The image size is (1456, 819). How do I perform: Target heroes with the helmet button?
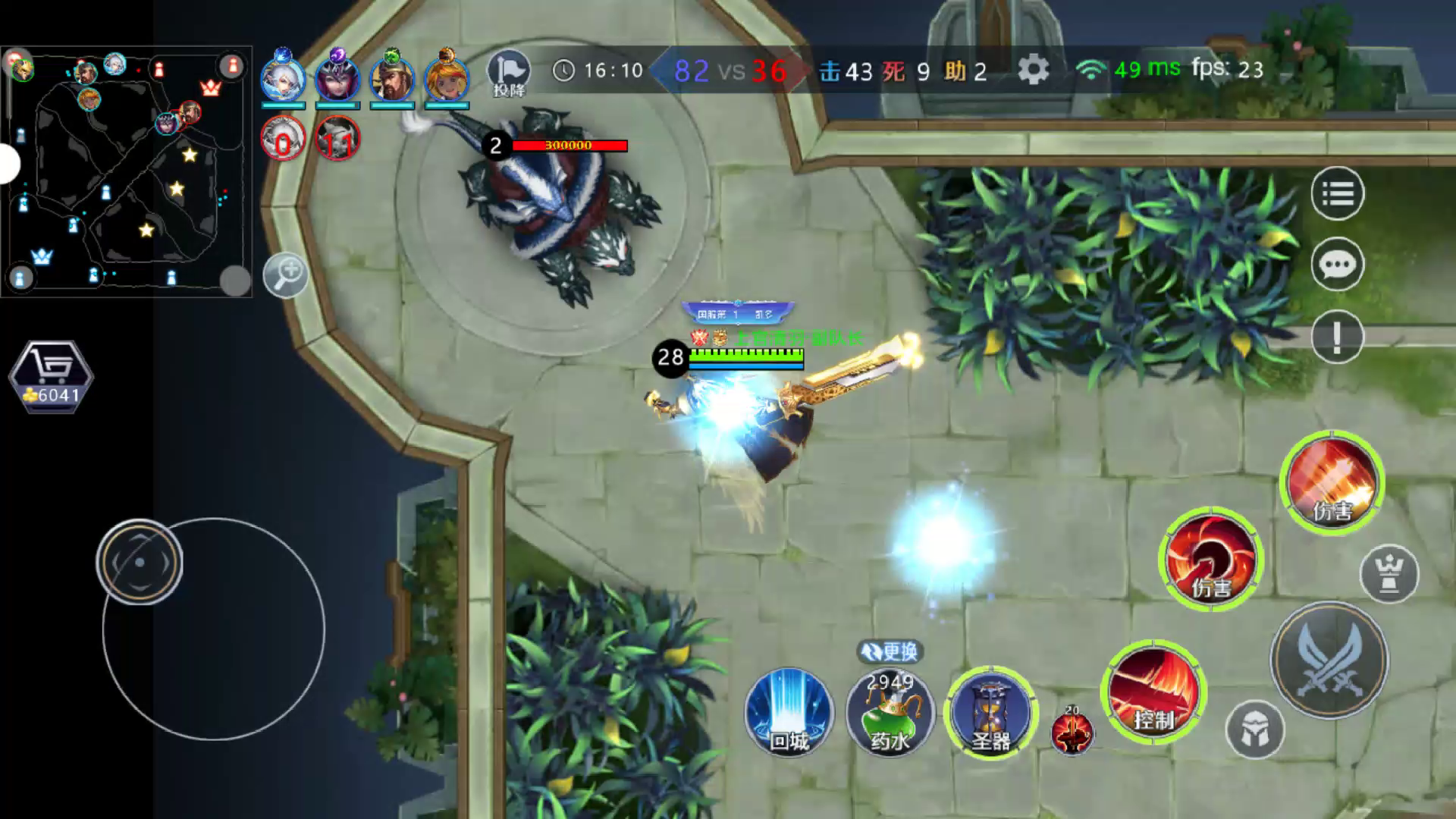click(1254, 730)
